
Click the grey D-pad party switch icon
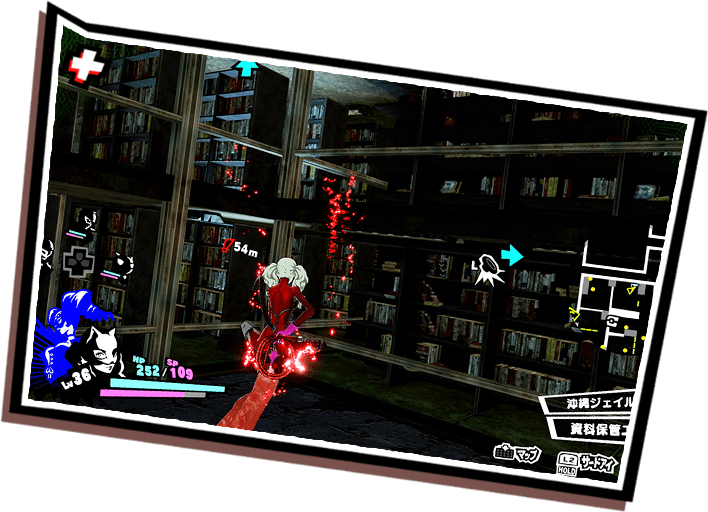pos(78,262)
